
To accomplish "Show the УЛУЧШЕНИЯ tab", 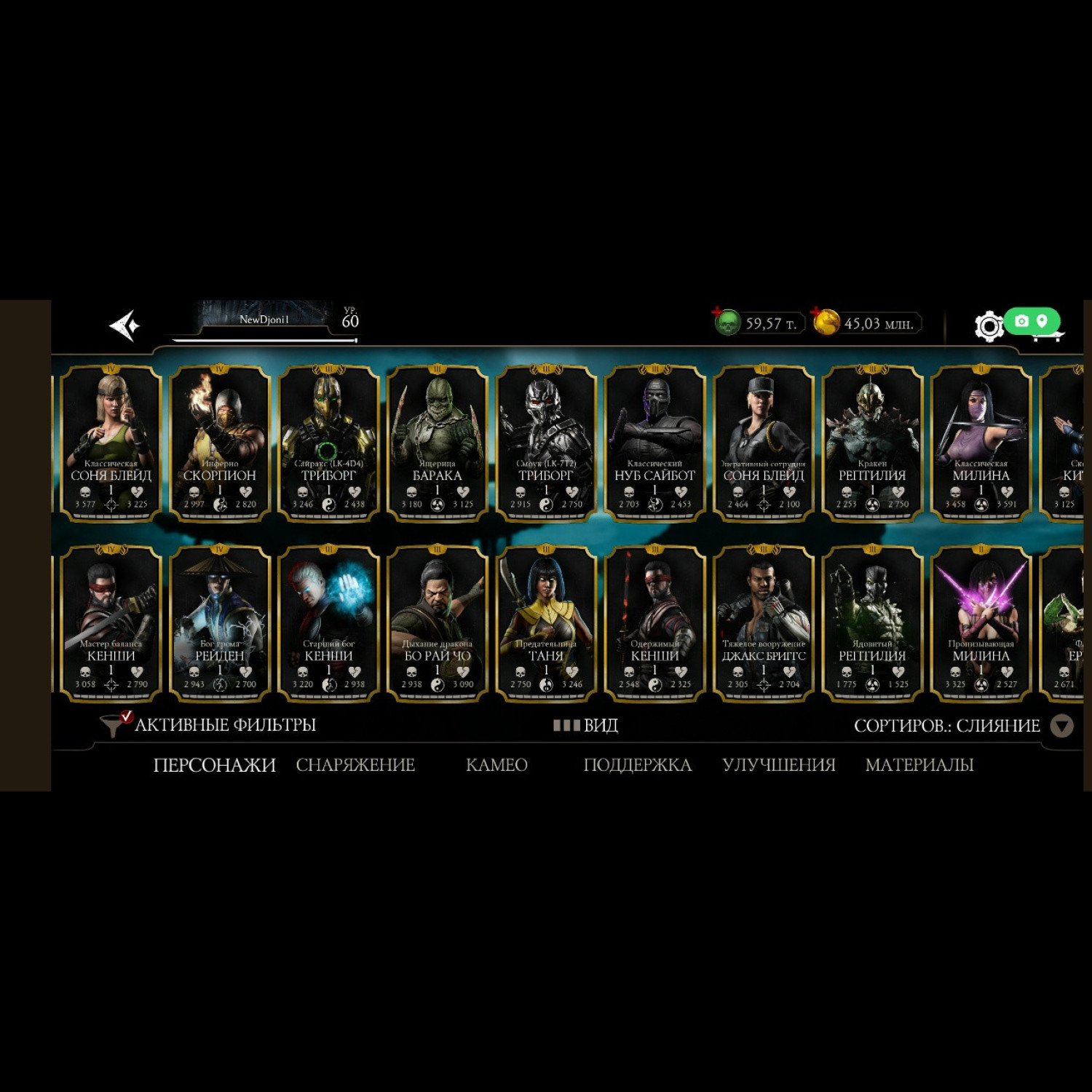I will [x=778, y=765].
